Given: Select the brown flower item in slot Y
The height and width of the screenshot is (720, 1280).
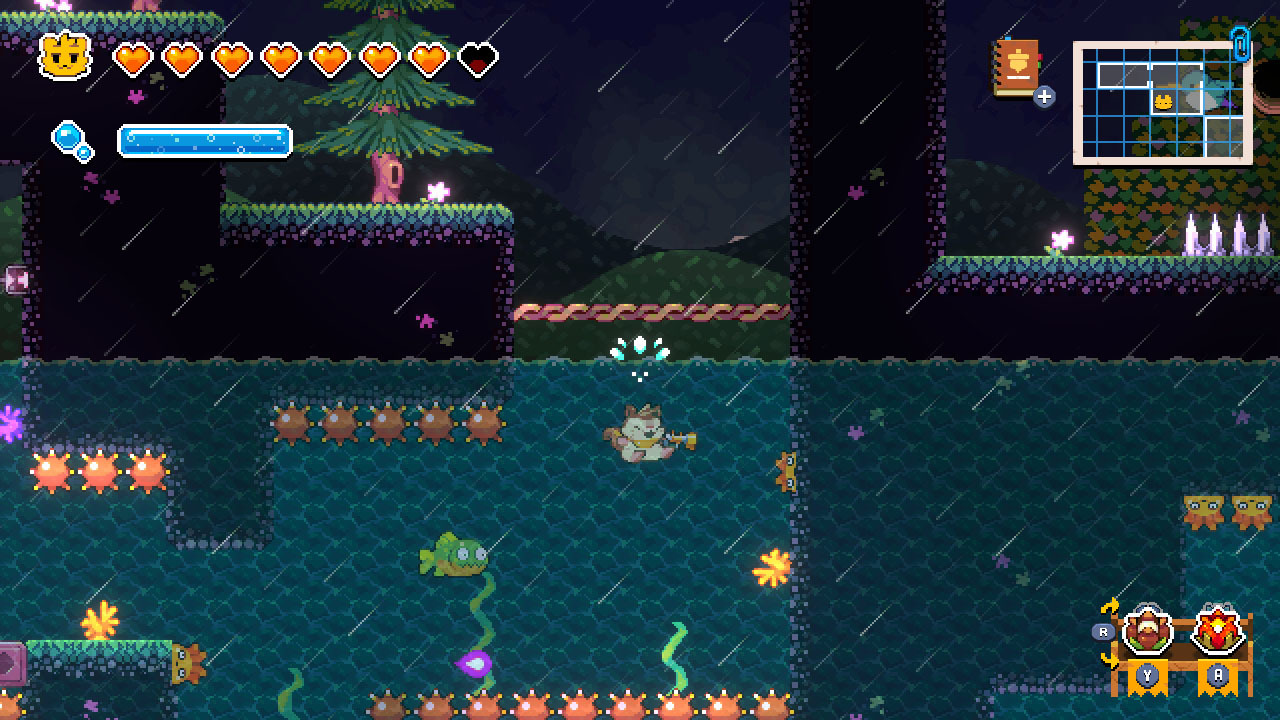Looking at the screenshot, I should (1149, 629).
